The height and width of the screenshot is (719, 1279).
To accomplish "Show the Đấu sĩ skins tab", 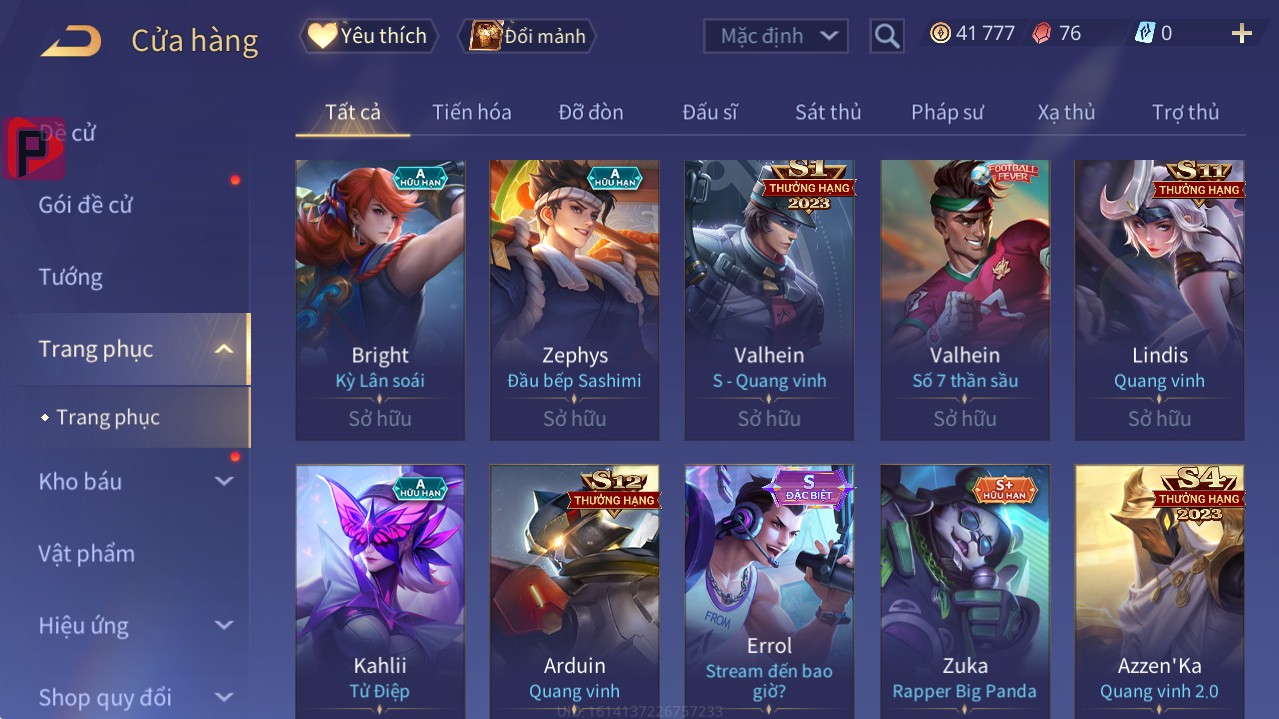I will (x=709, y=112).
